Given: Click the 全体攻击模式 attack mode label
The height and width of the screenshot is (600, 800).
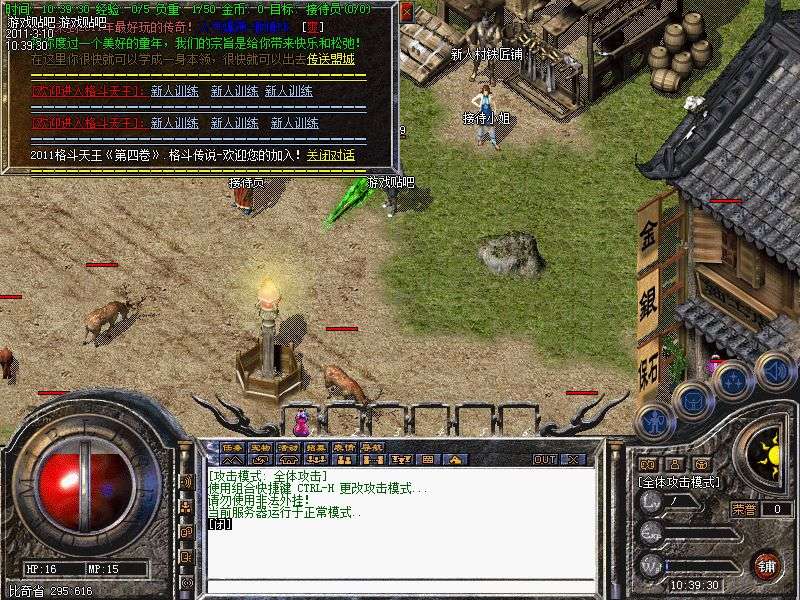Looking at the screenshot, I should 679,481.
